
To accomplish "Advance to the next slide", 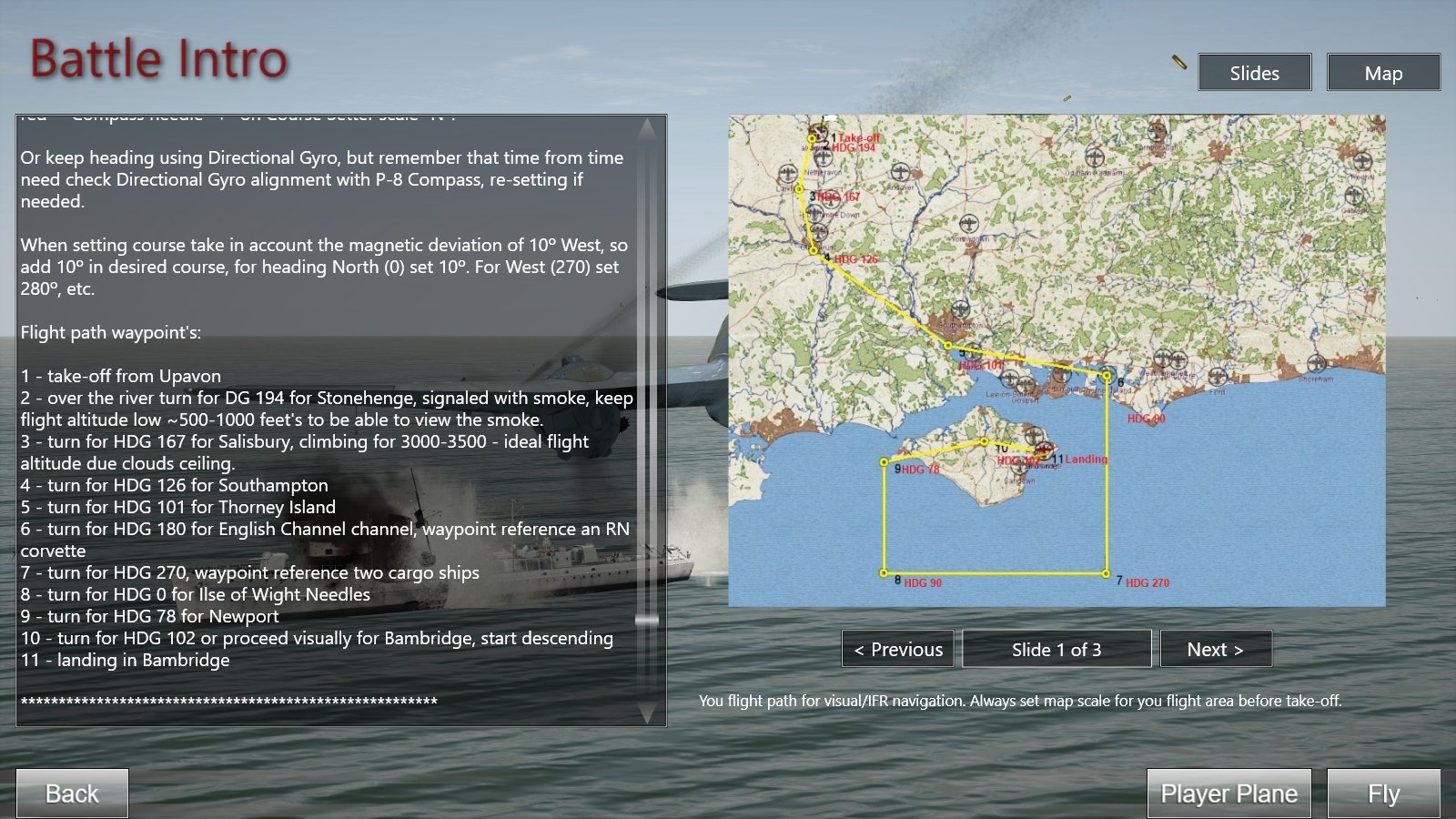I will 1215,649.
